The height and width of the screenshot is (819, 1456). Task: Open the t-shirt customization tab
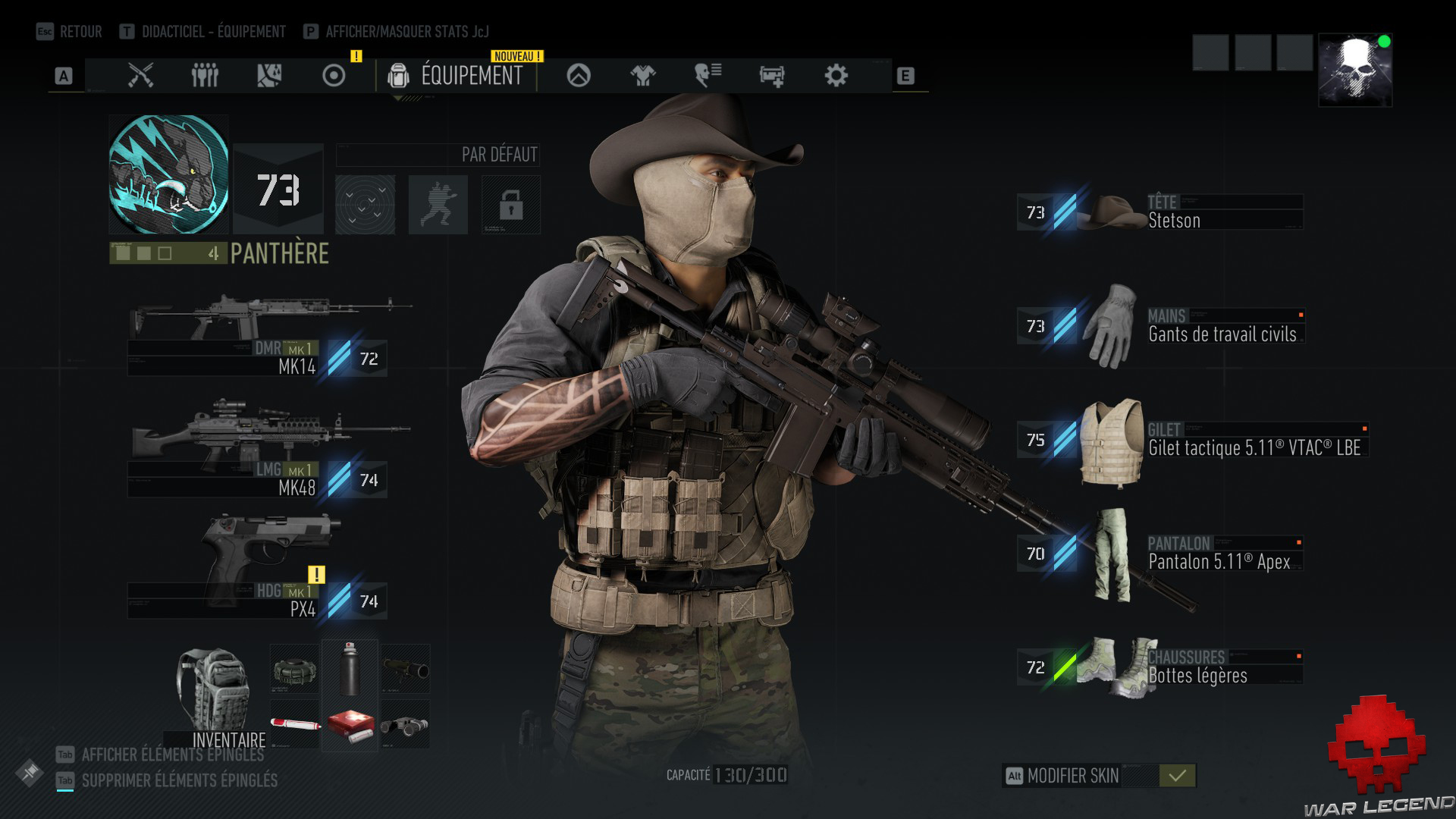pyautogui.click(x=643, y=76)
